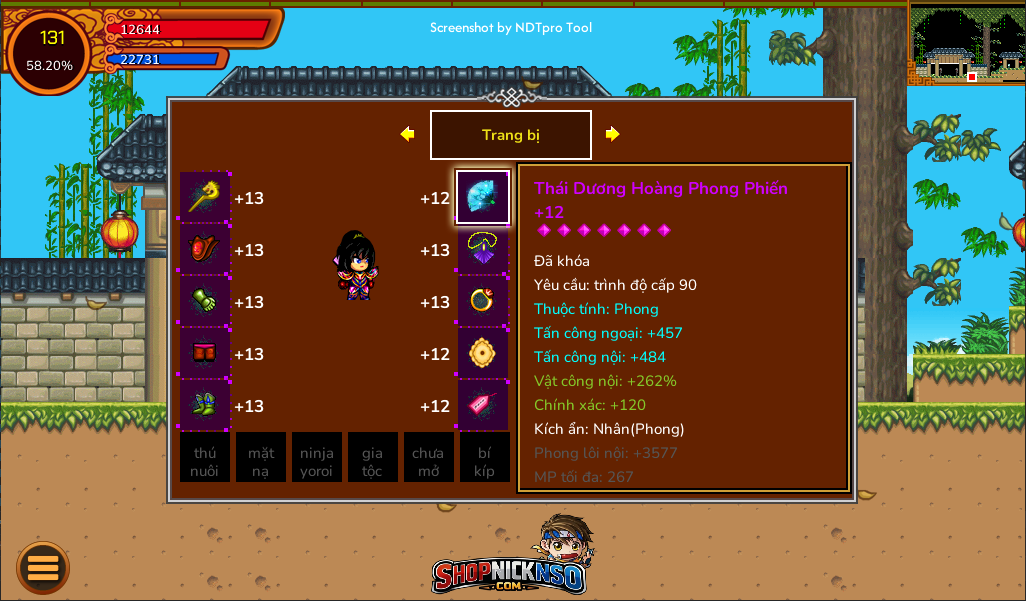Select the mặt nạ mask slot
Viewport: 1026px width, 601px height.
(x=261, y=458)
